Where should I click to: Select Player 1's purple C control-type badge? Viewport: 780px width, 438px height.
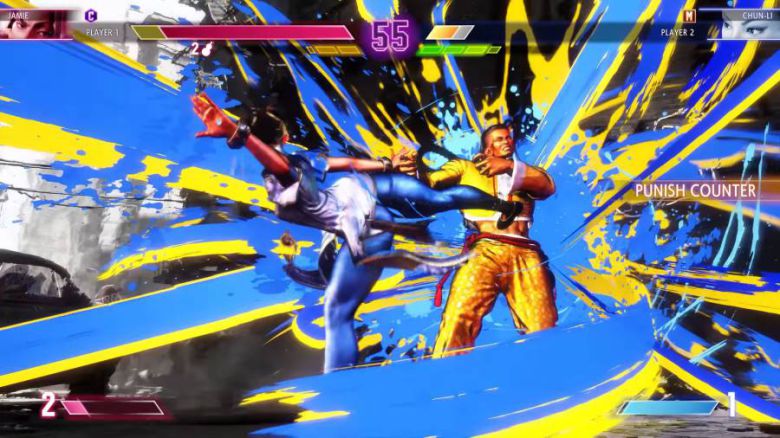point(91,15)
